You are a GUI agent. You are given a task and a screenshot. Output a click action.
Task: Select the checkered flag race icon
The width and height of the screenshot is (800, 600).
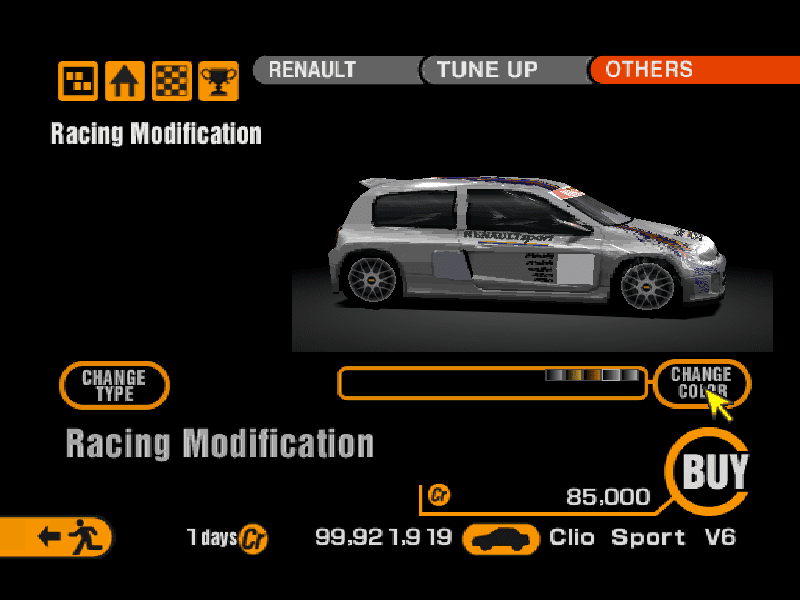pyautogui.click(x=172, y=81)
